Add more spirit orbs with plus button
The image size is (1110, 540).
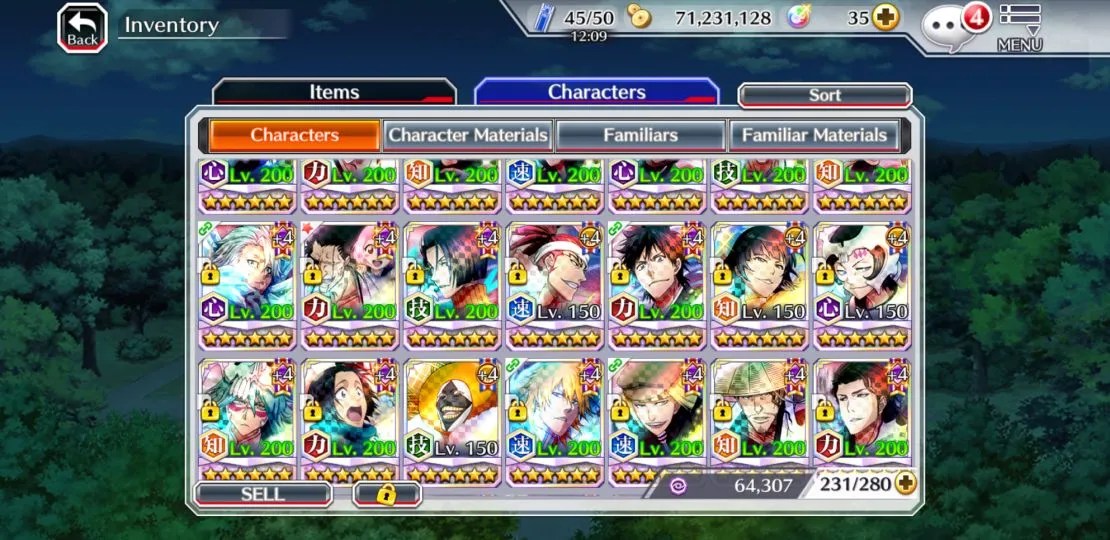coord(885,18)
